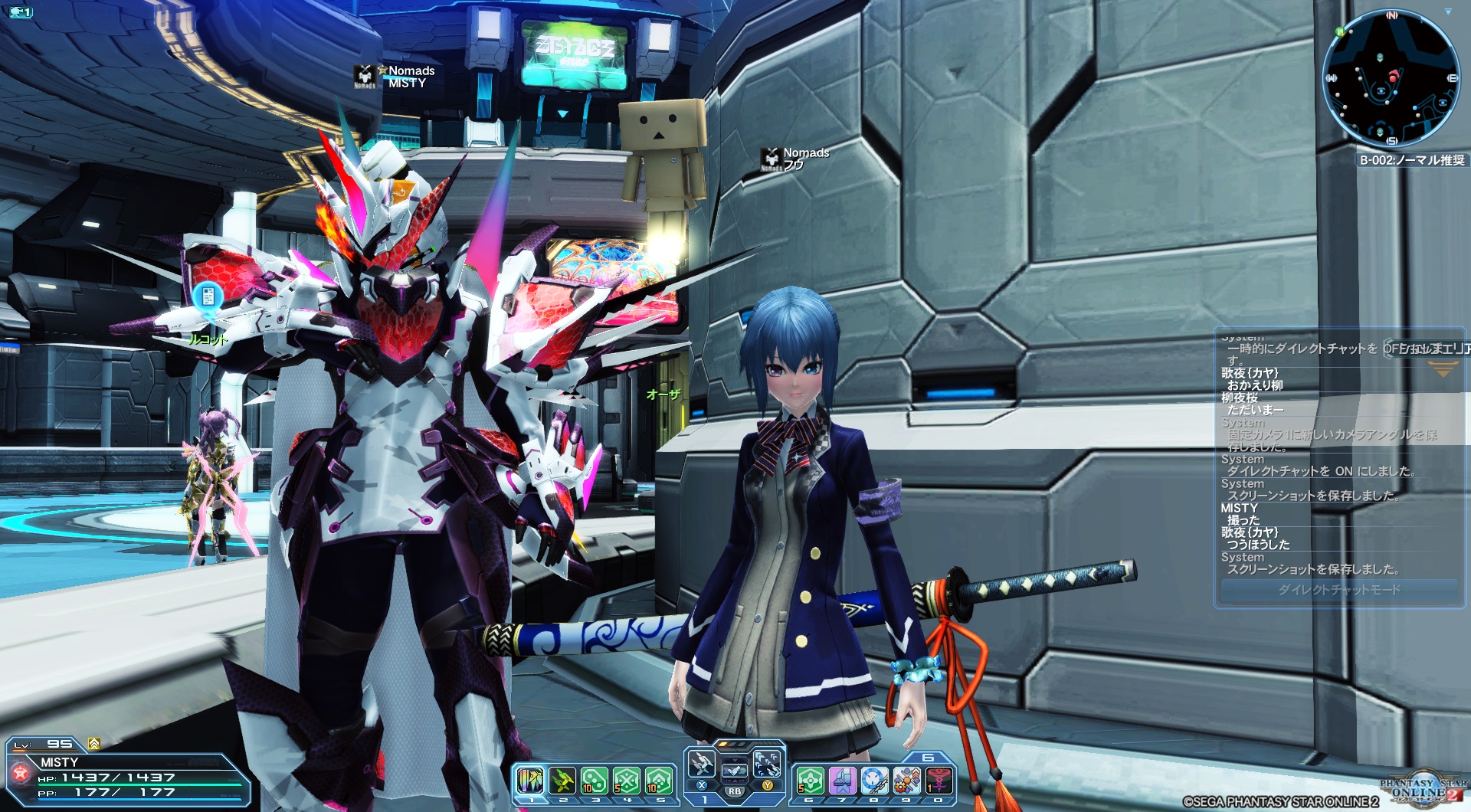Click the orange chat log scroll-down arrow

(x=1443, y=372)
